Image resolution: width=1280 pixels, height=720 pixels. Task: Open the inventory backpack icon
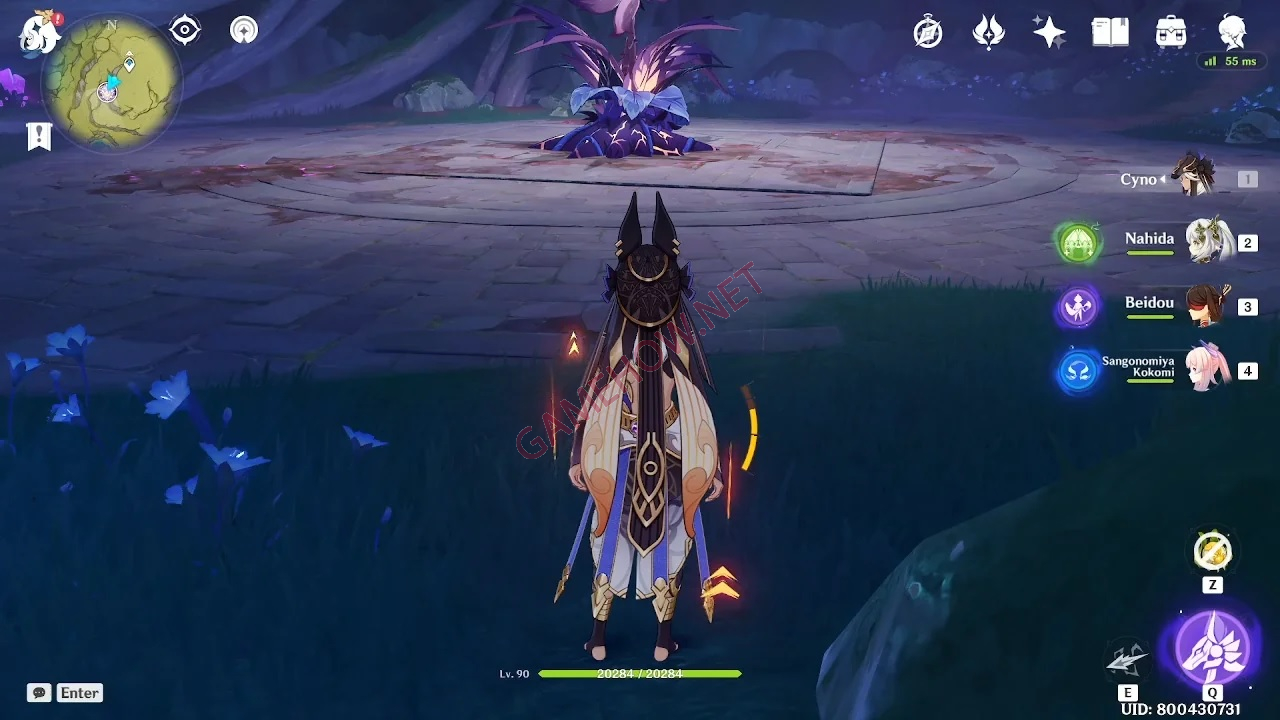coord(1170,31)
